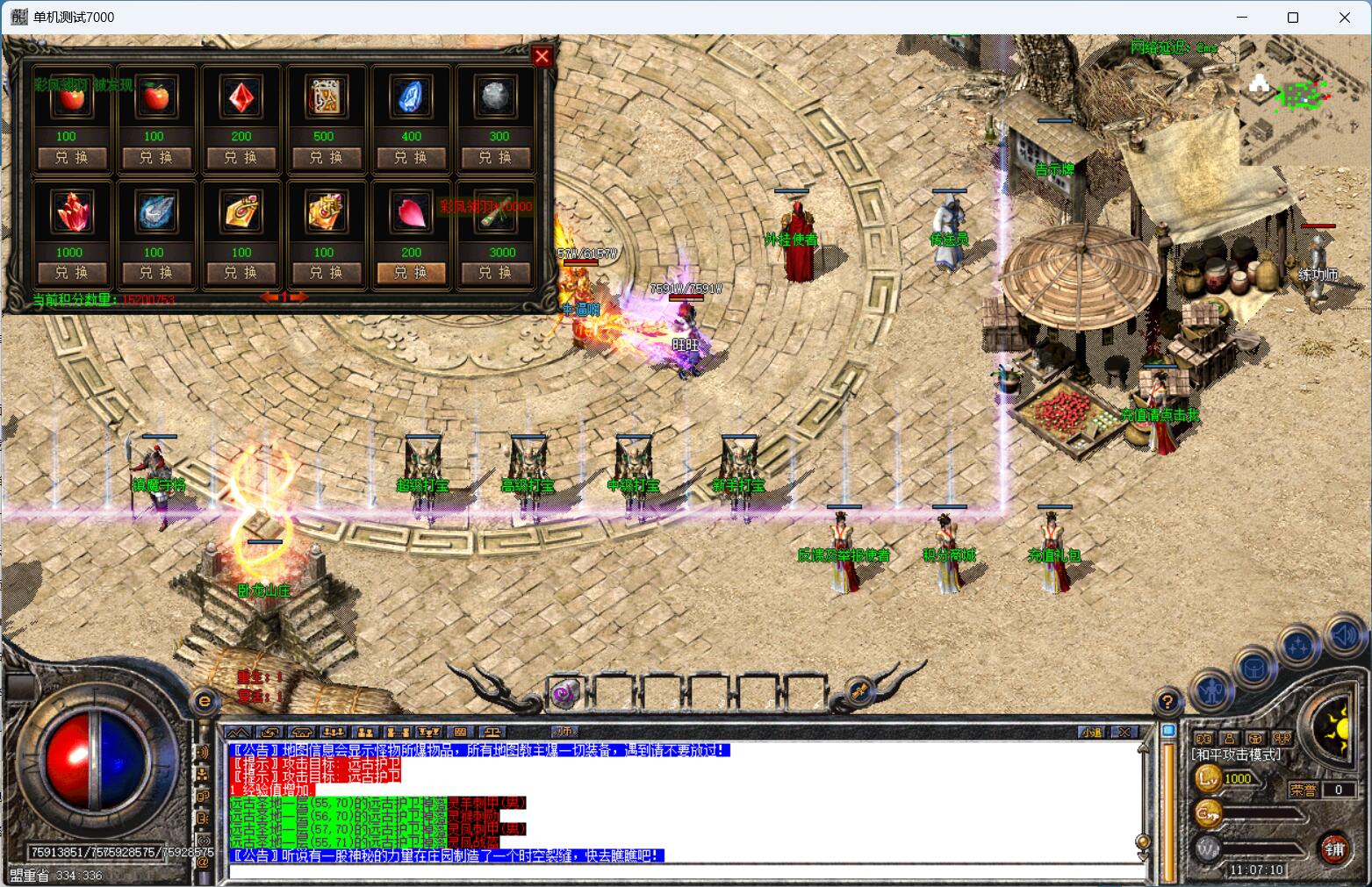The height and width of the screenshot is (887, 1372).
Task: Exchange the pink petal costing 200
Action: [411, 273]
